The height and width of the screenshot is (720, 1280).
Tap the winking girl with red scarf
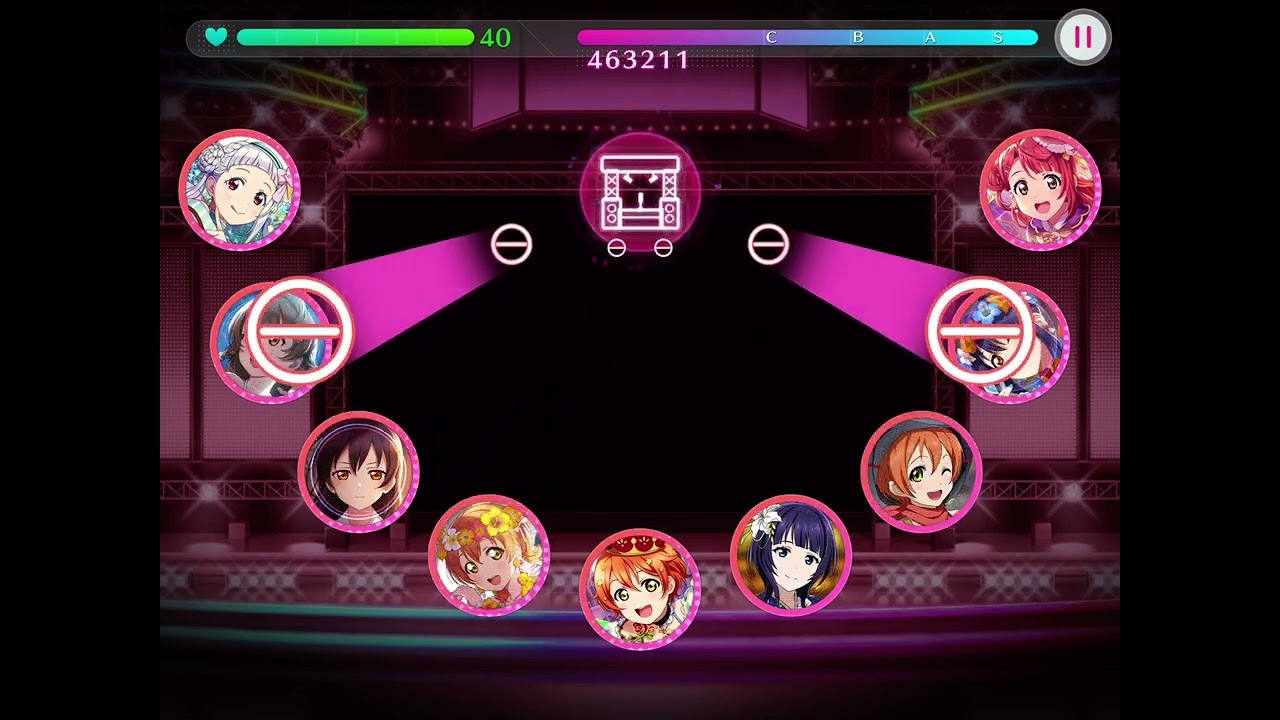[x=921, y=471]
